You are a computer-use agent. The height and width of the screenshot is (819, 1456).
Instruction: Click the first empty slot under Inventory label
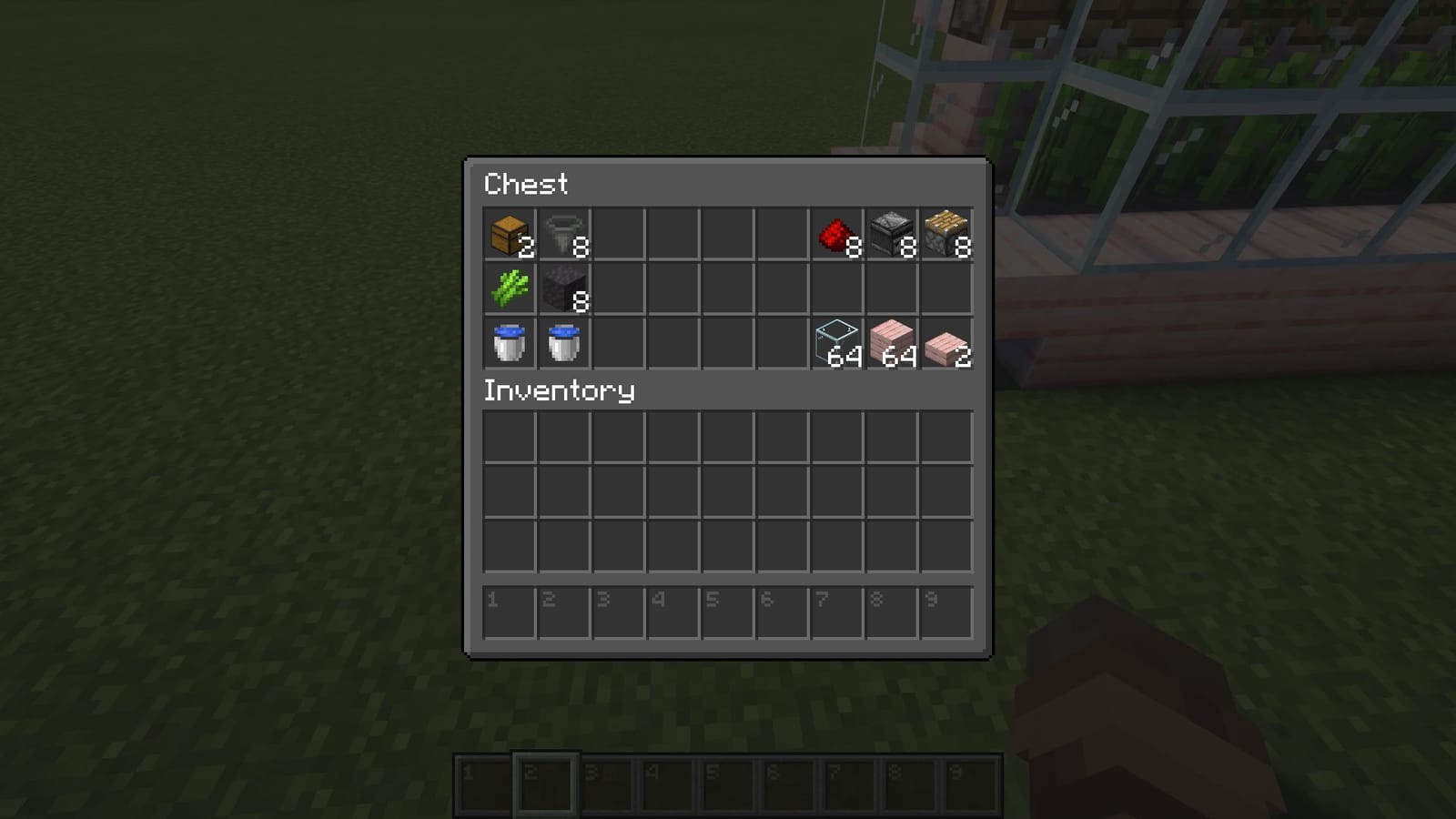click(510, 437)
